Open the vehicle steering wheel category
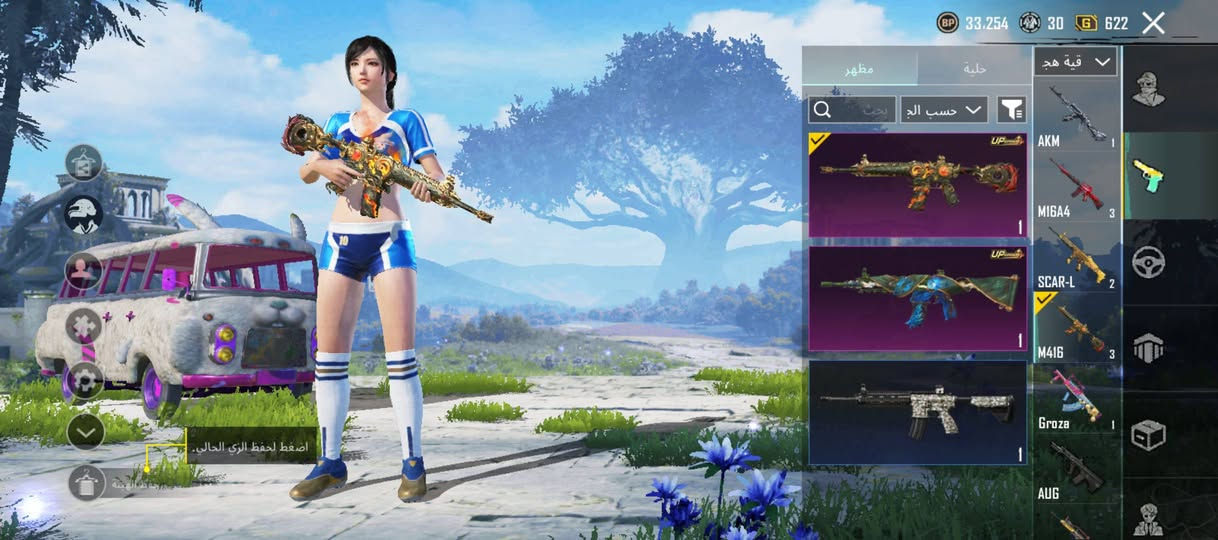Viewport: 1218px width, 540px height. pos(1149,262)
